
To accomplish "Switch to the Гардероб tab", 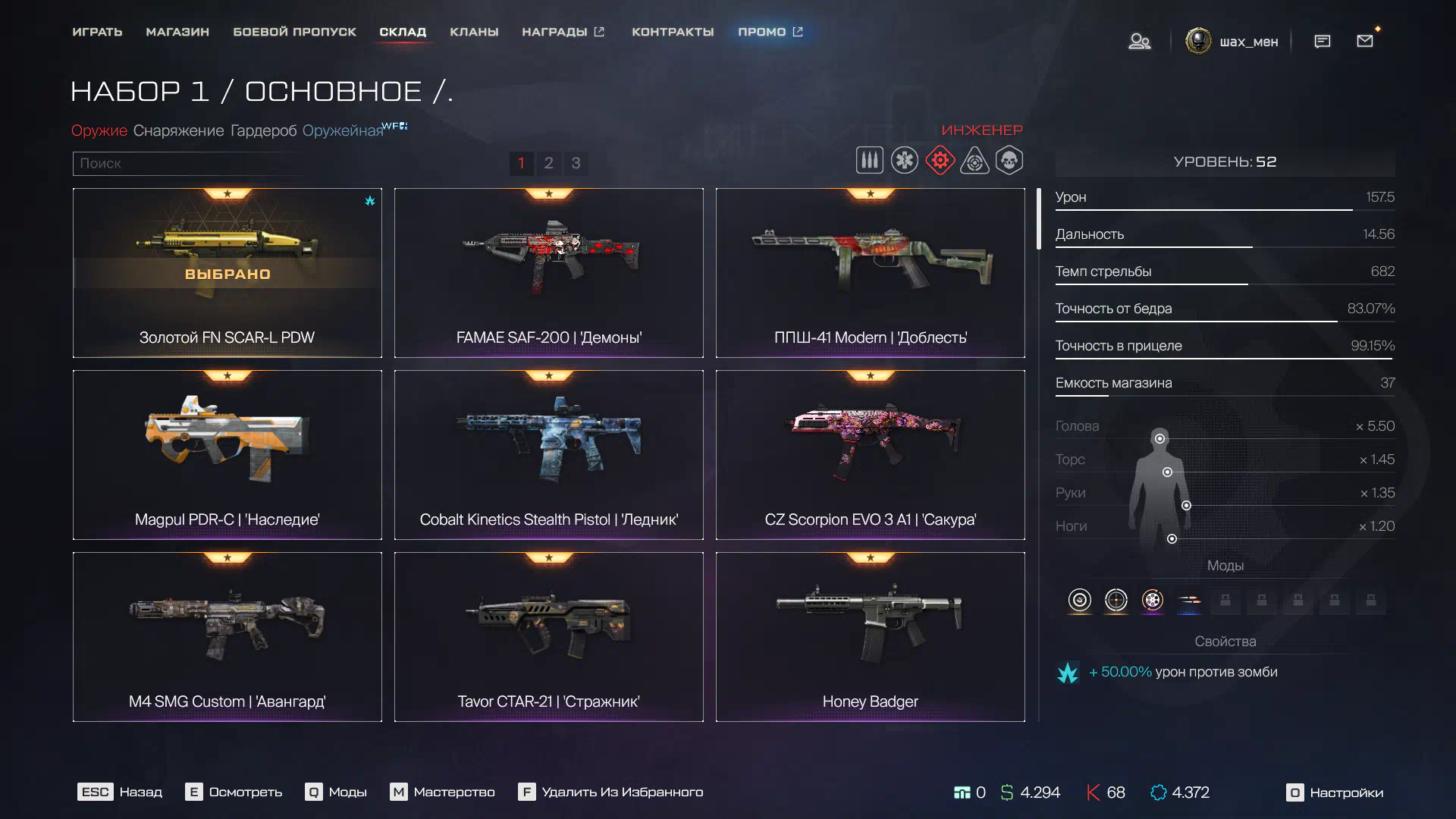I will click(263, 130).
